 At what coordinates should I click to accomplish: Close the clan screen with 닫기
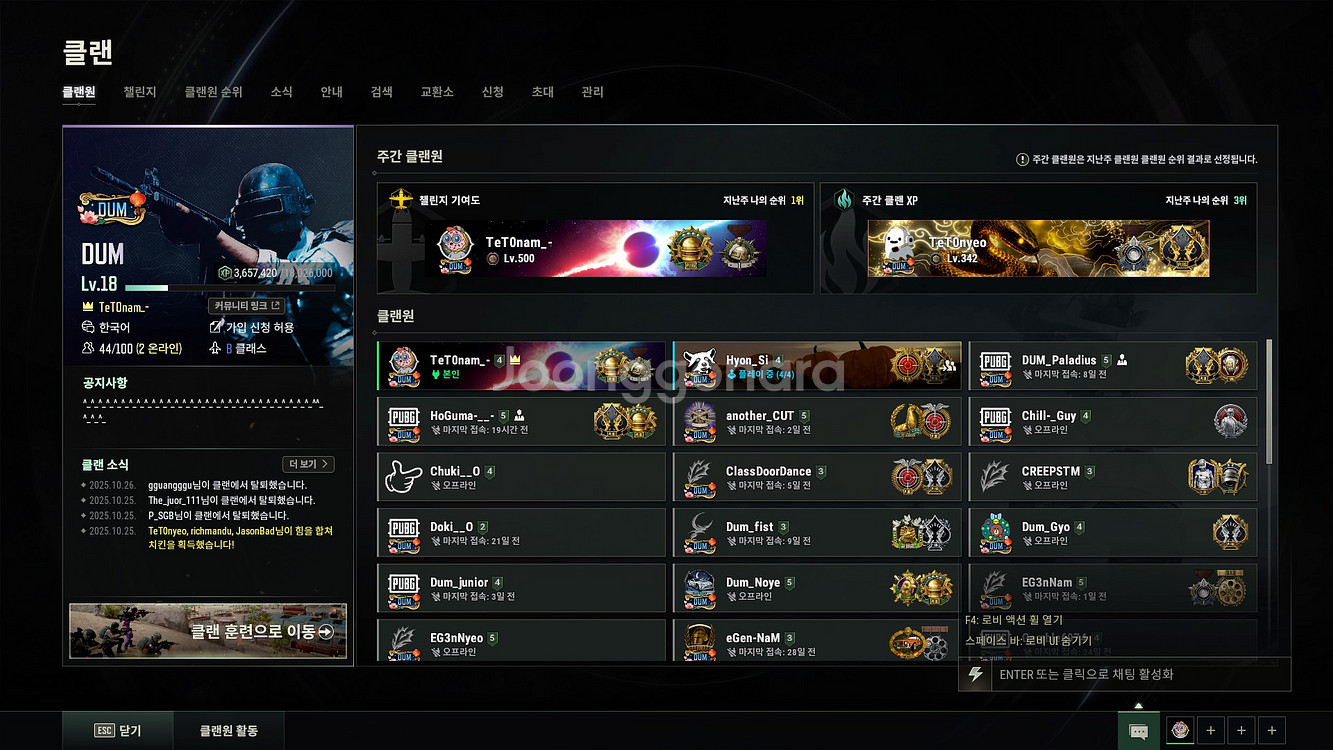tap(118, 731)
